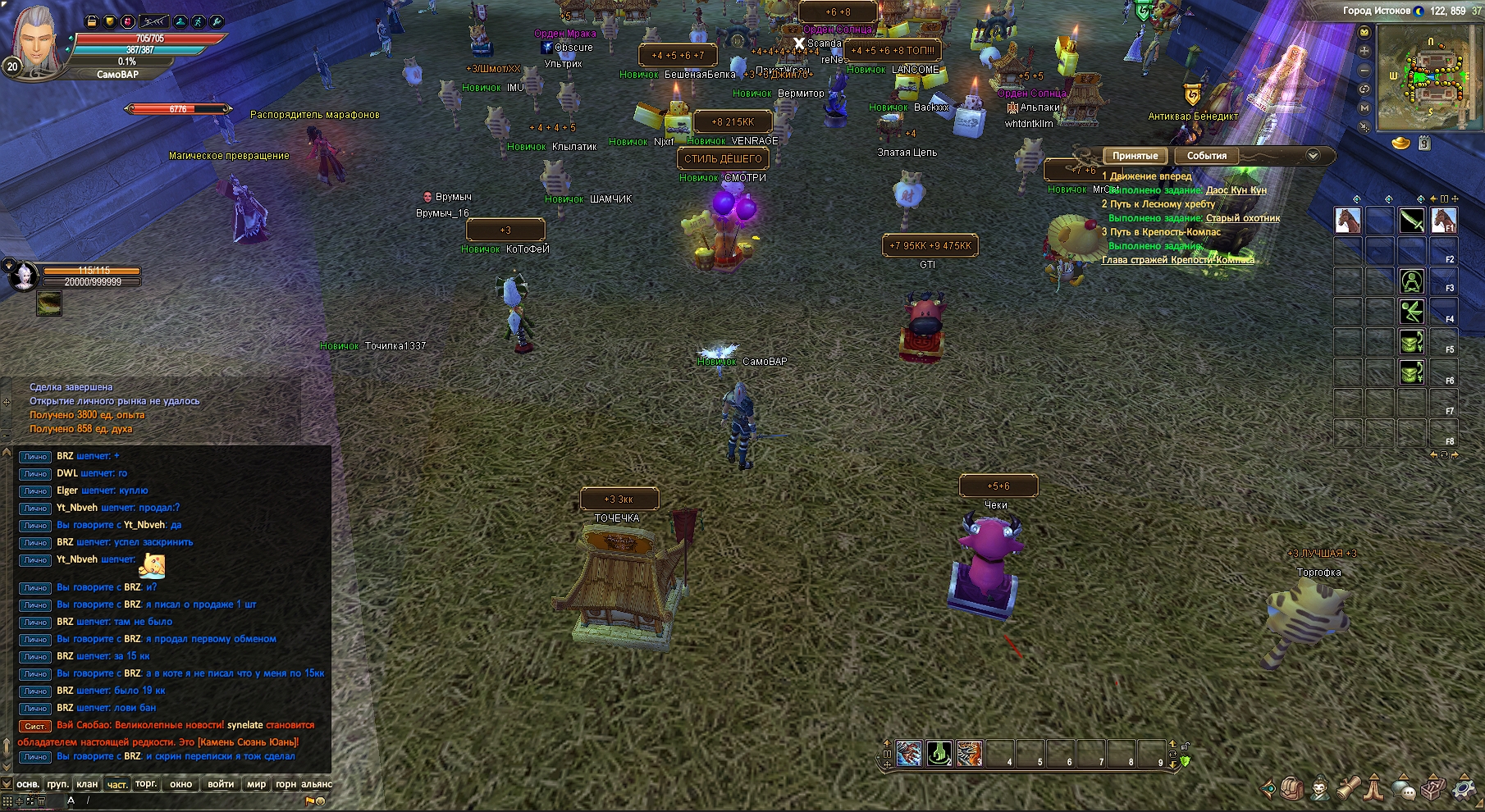
Task: Open the calendar icon below minimap
Action: [1424, 144]
